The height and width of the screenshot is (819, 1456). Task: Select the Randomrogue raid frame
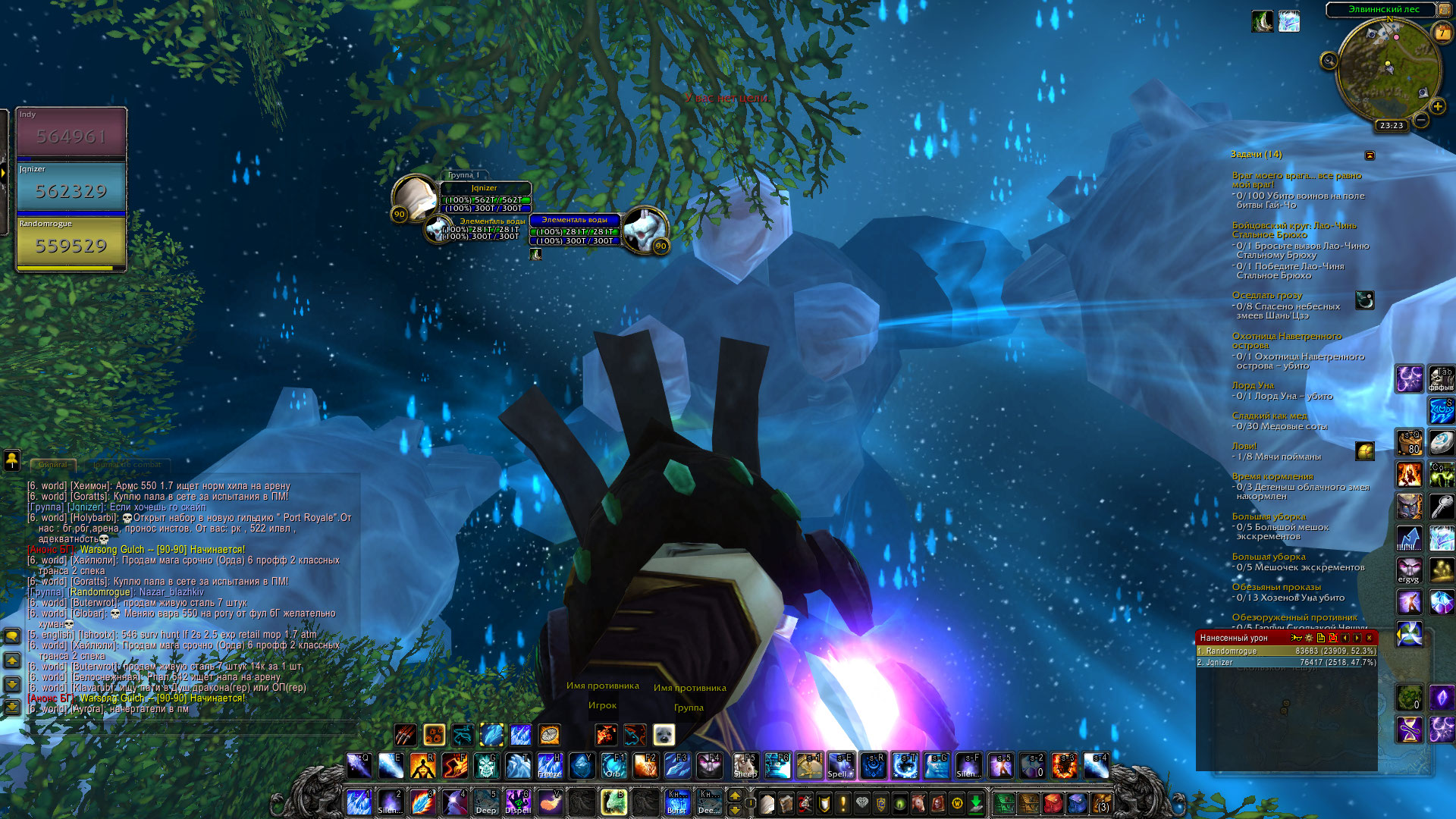(71, 244)
